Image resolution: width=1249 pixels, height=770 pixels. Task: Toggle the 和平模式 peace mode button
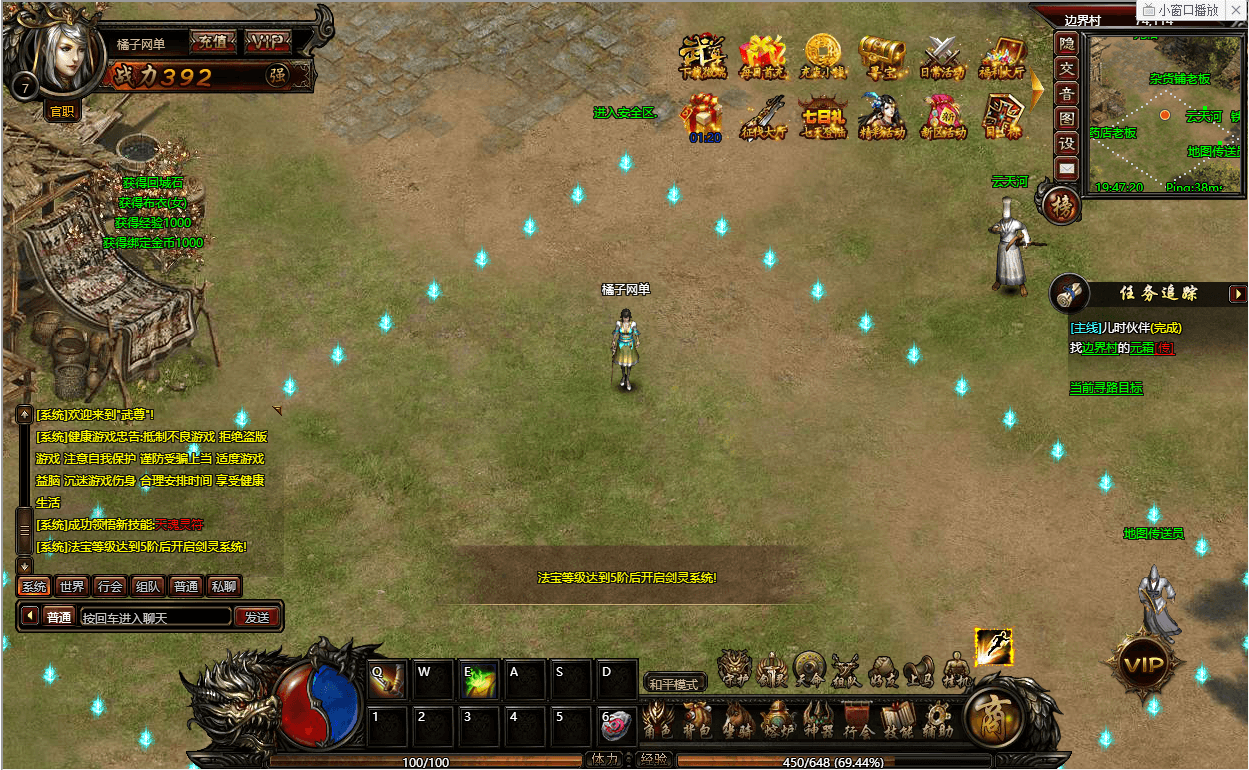pyautogui.click(x=675, y=684)
